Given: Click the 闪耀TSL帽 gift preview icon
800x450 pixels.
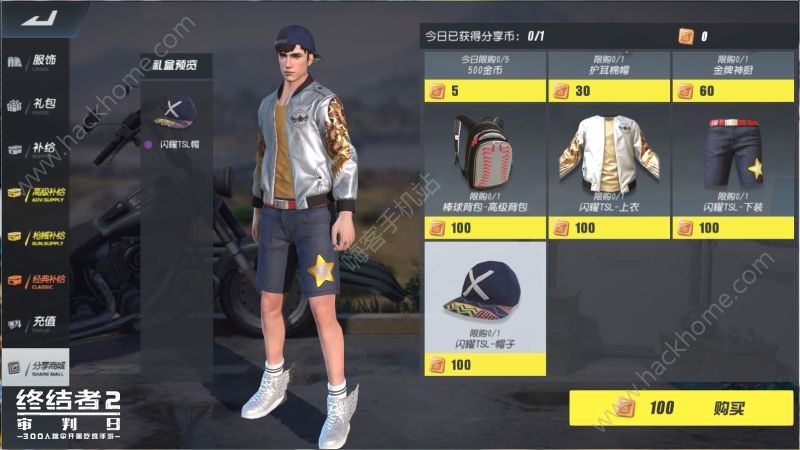Looking at the screenshot, I should (x=173, y=117).
